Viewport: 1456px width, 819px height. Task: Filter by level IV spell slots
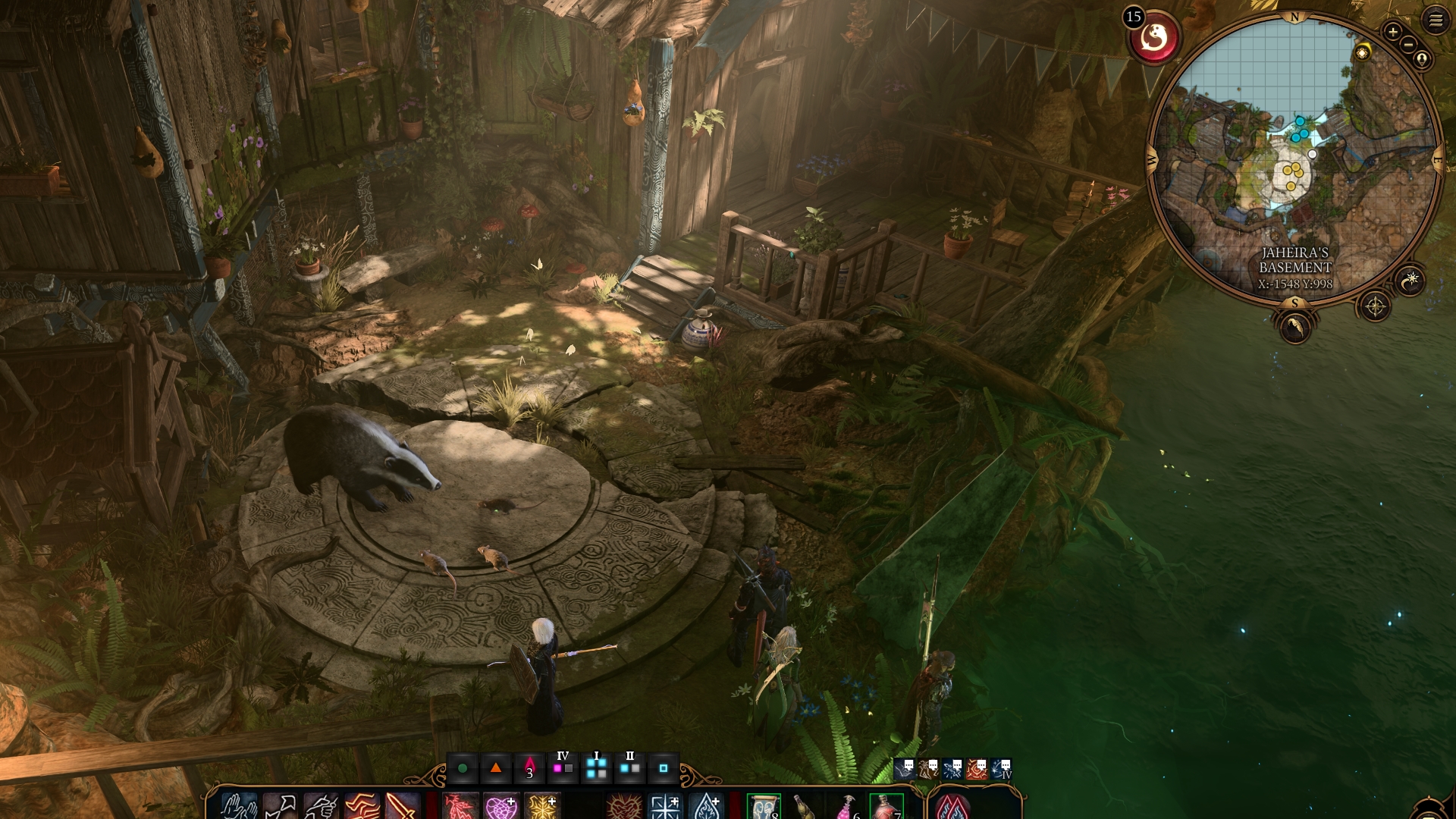coord(563,767)
